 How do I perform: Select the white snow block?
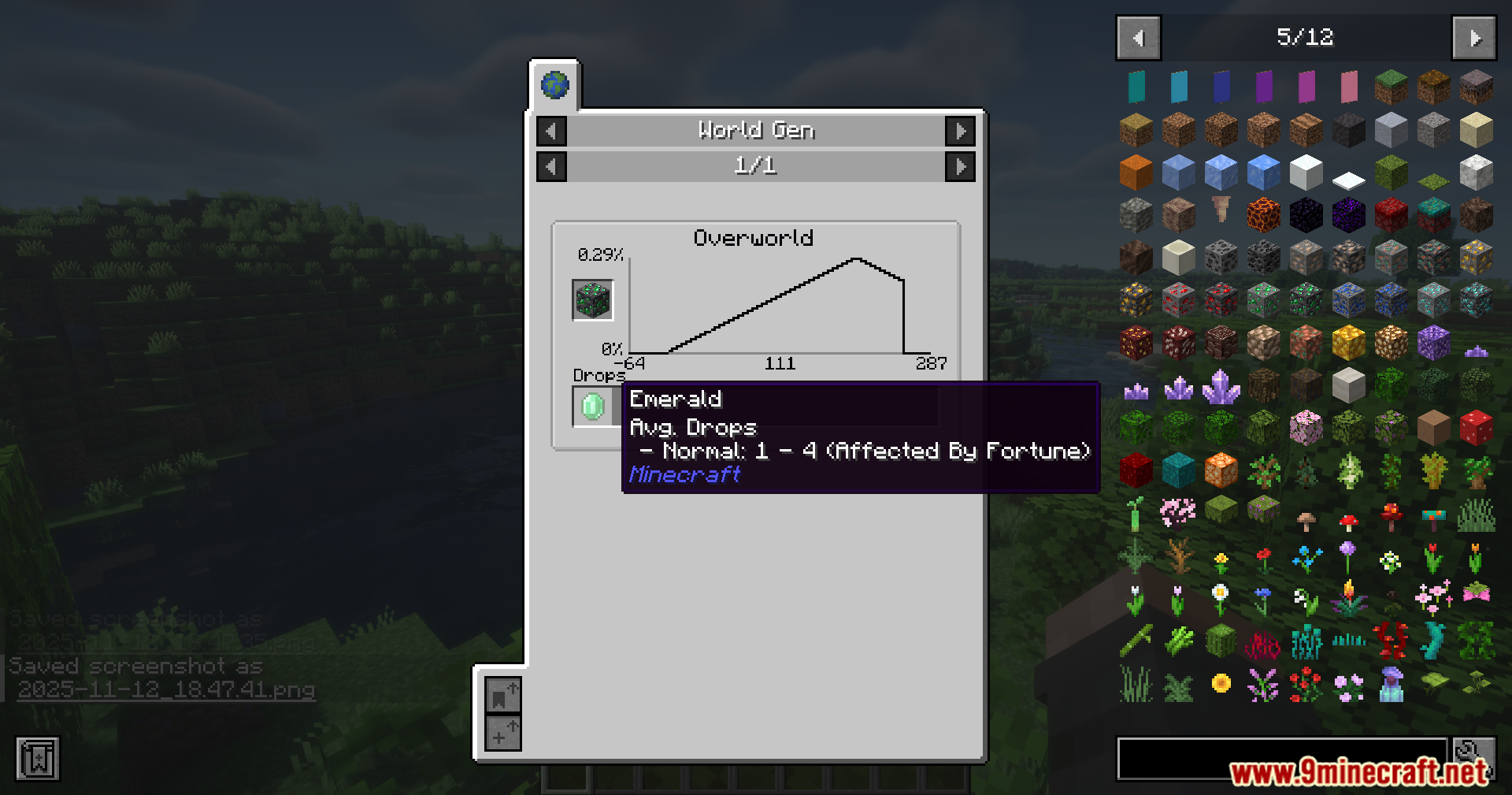1306,172
